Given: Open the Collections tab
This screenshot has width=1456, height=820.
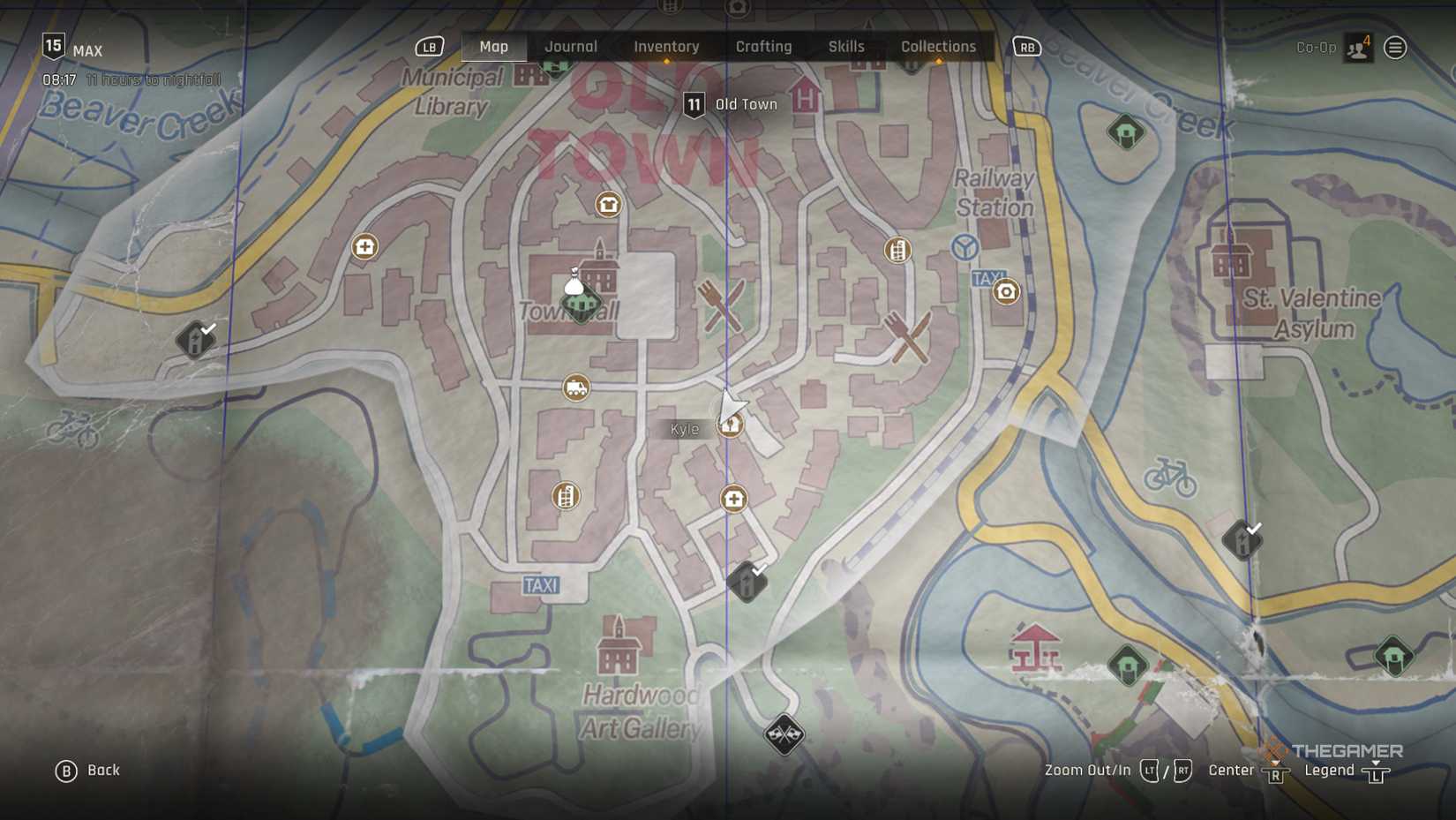Looking at the screenshot, I should point(938,47).
